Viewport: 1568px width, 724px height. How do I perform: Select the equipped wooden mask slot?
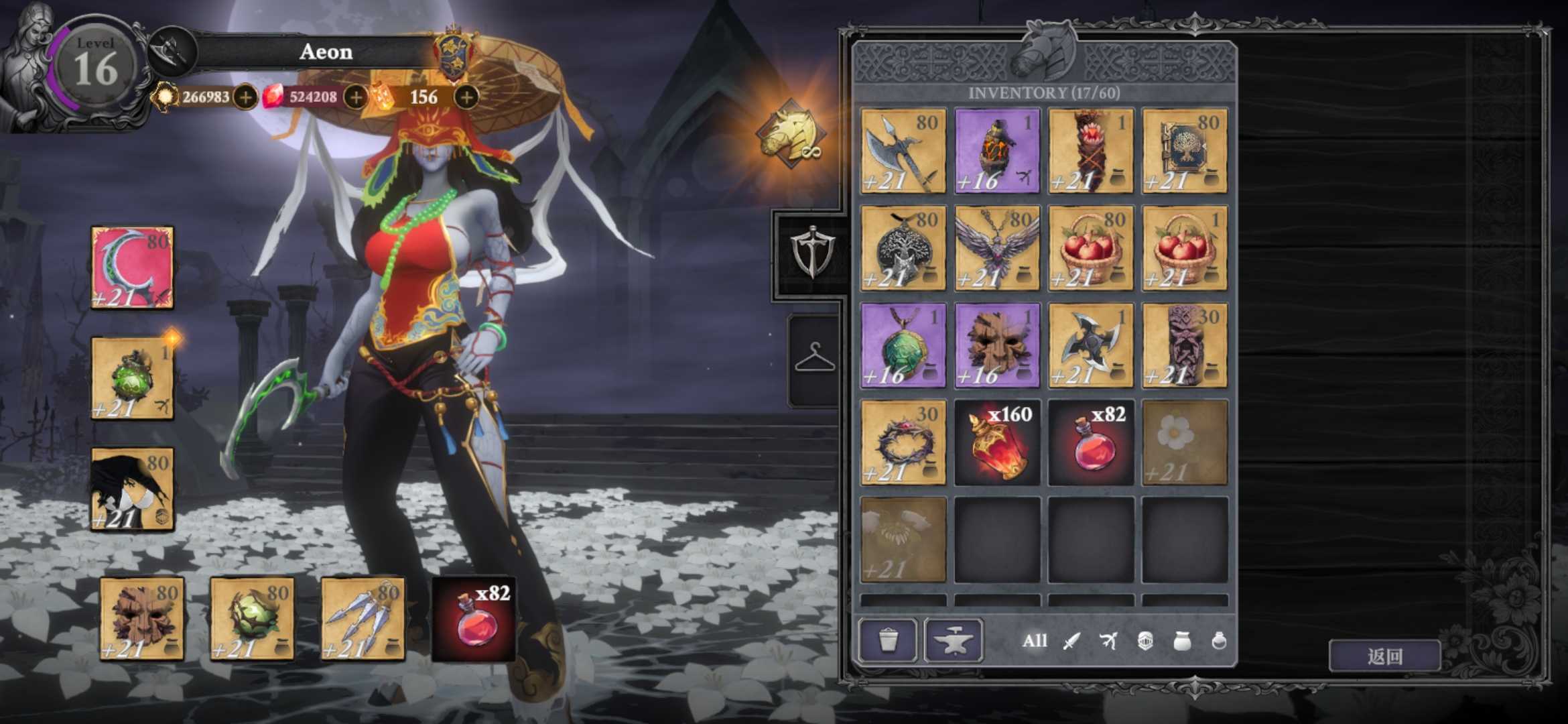[x=142, y=618]
